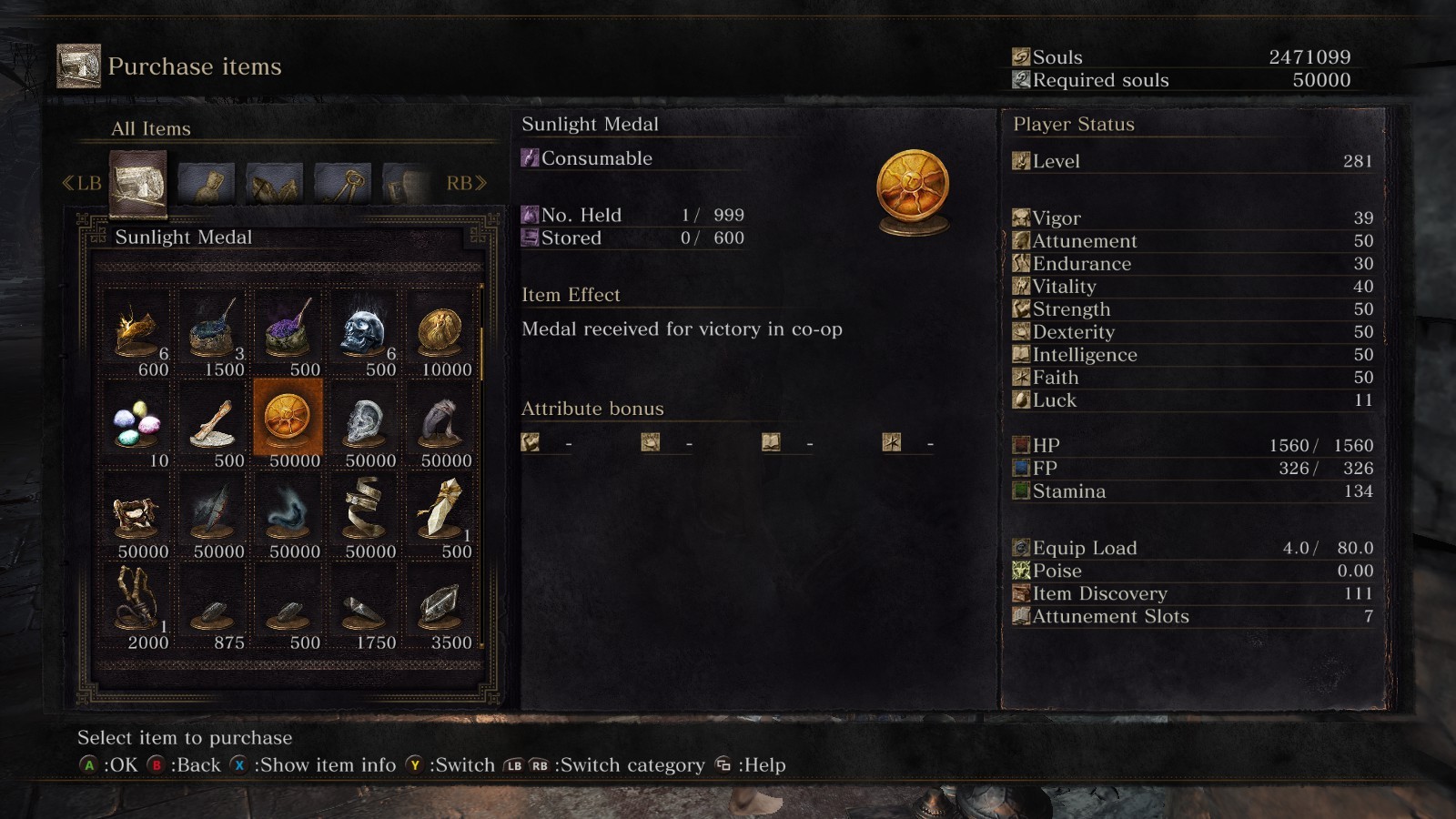The image size is (1456, 819).
Task: Choose the golden glowing item priced 600
Action: pyautogui.click(x=137, y=331)
